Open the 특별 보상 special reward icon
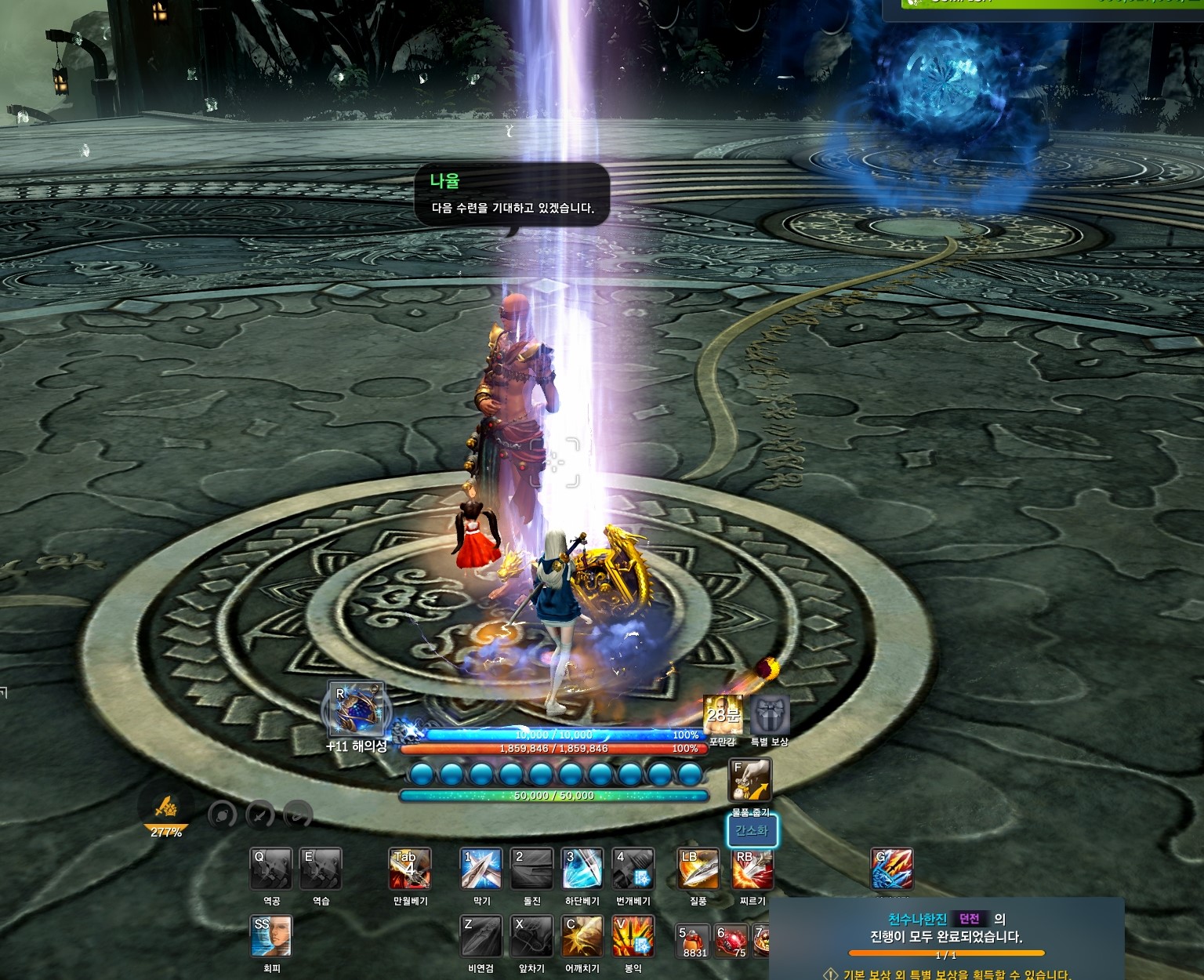Screen dimensions: 1204x980 pyautogui.click(x=770, y=715)
